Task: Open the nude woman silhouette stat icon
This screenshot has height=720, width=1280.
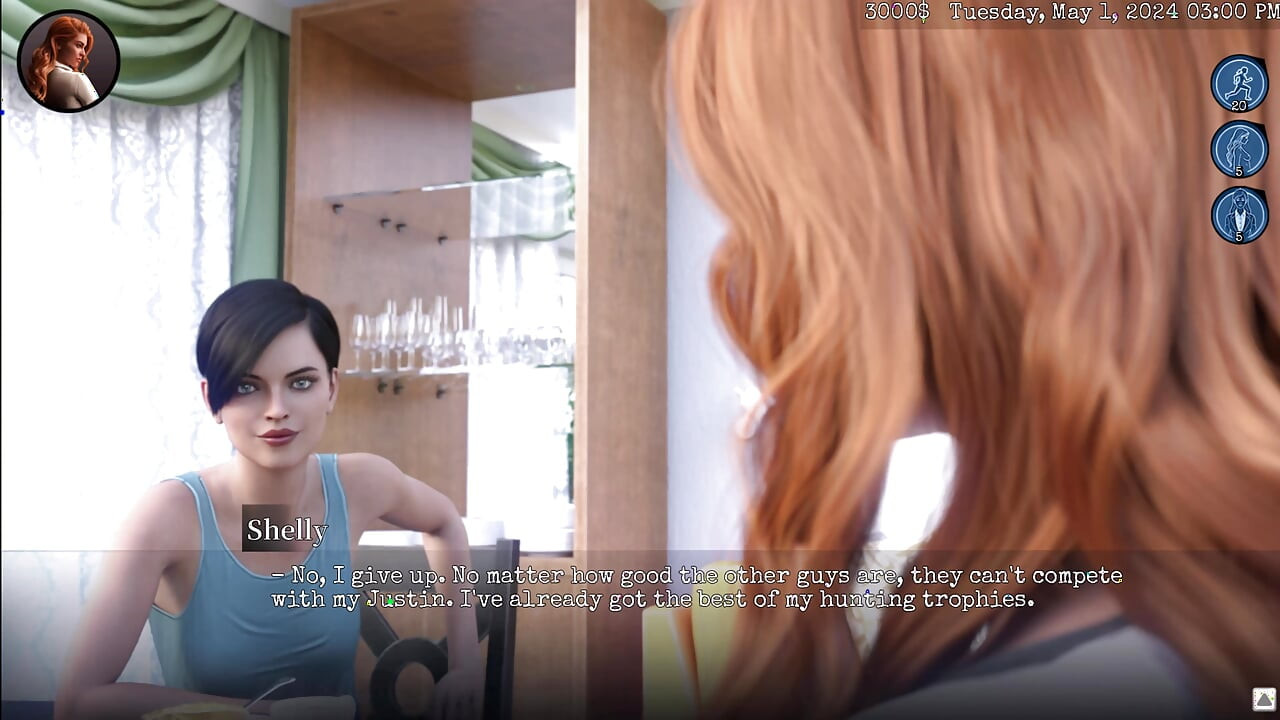Action: [1239, 149]
